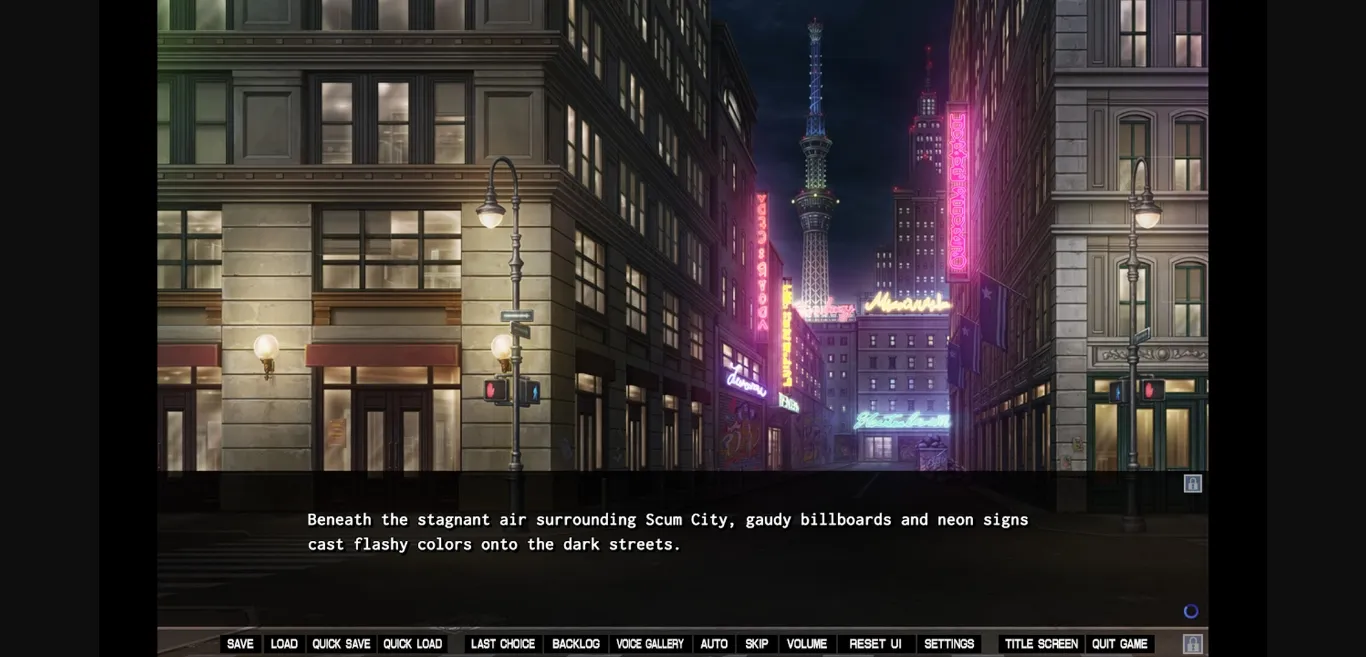Return to the Title Screen

[1041, 644]
